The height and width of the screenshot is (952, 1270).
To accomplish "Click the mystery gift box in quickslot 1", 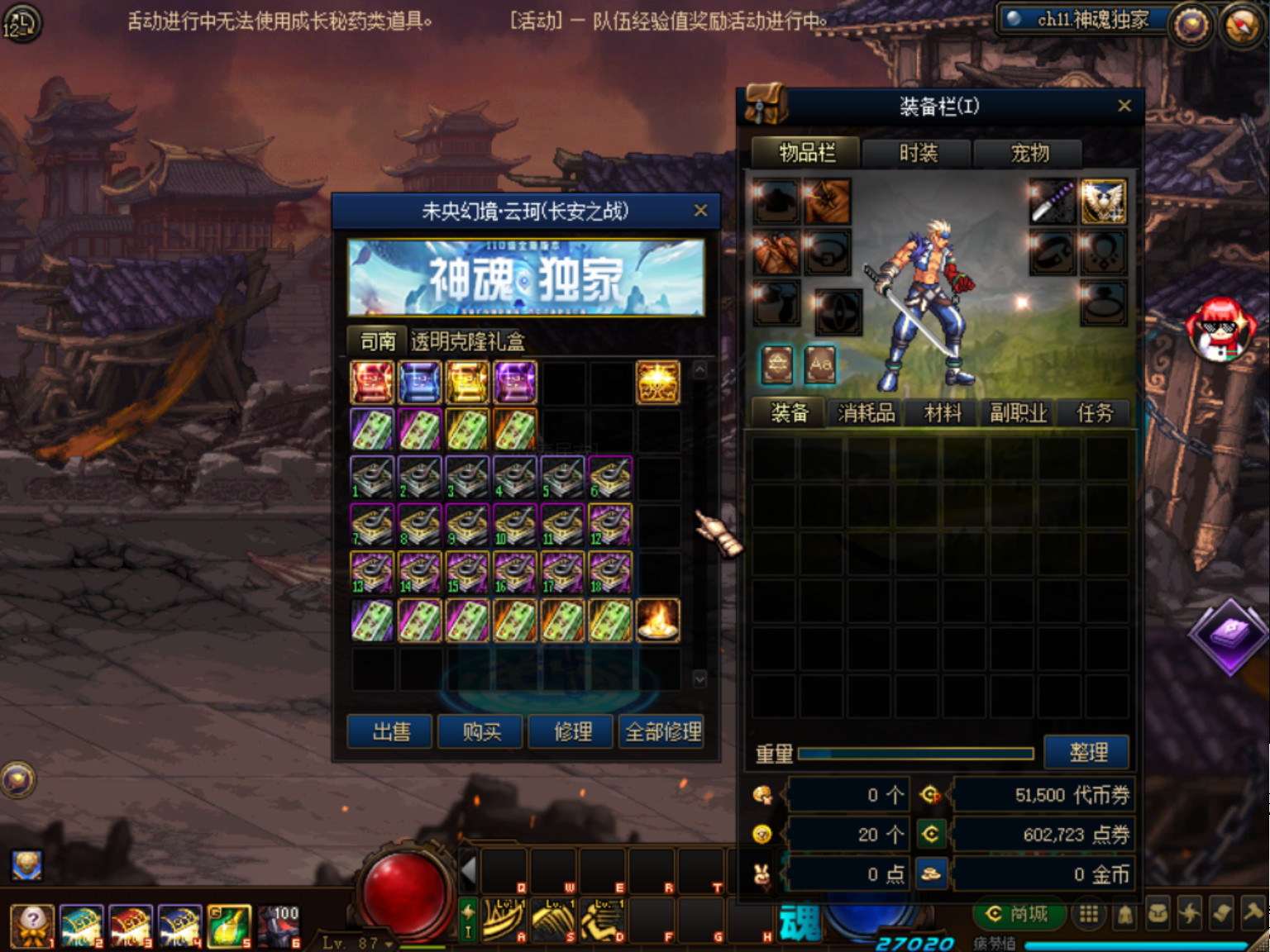I will point(32,924).
